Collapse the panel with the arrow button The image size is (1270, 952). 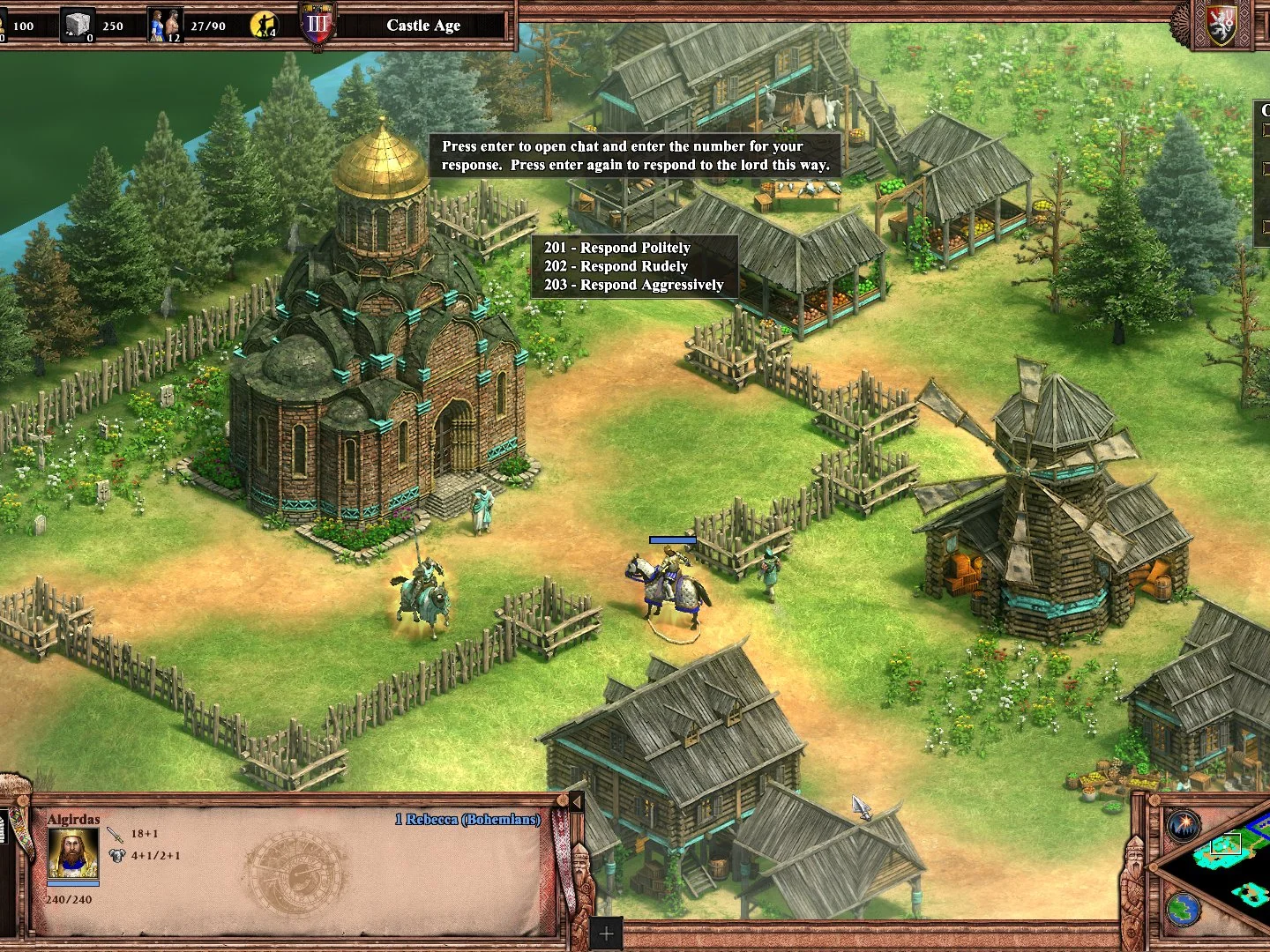coord(576,802)
